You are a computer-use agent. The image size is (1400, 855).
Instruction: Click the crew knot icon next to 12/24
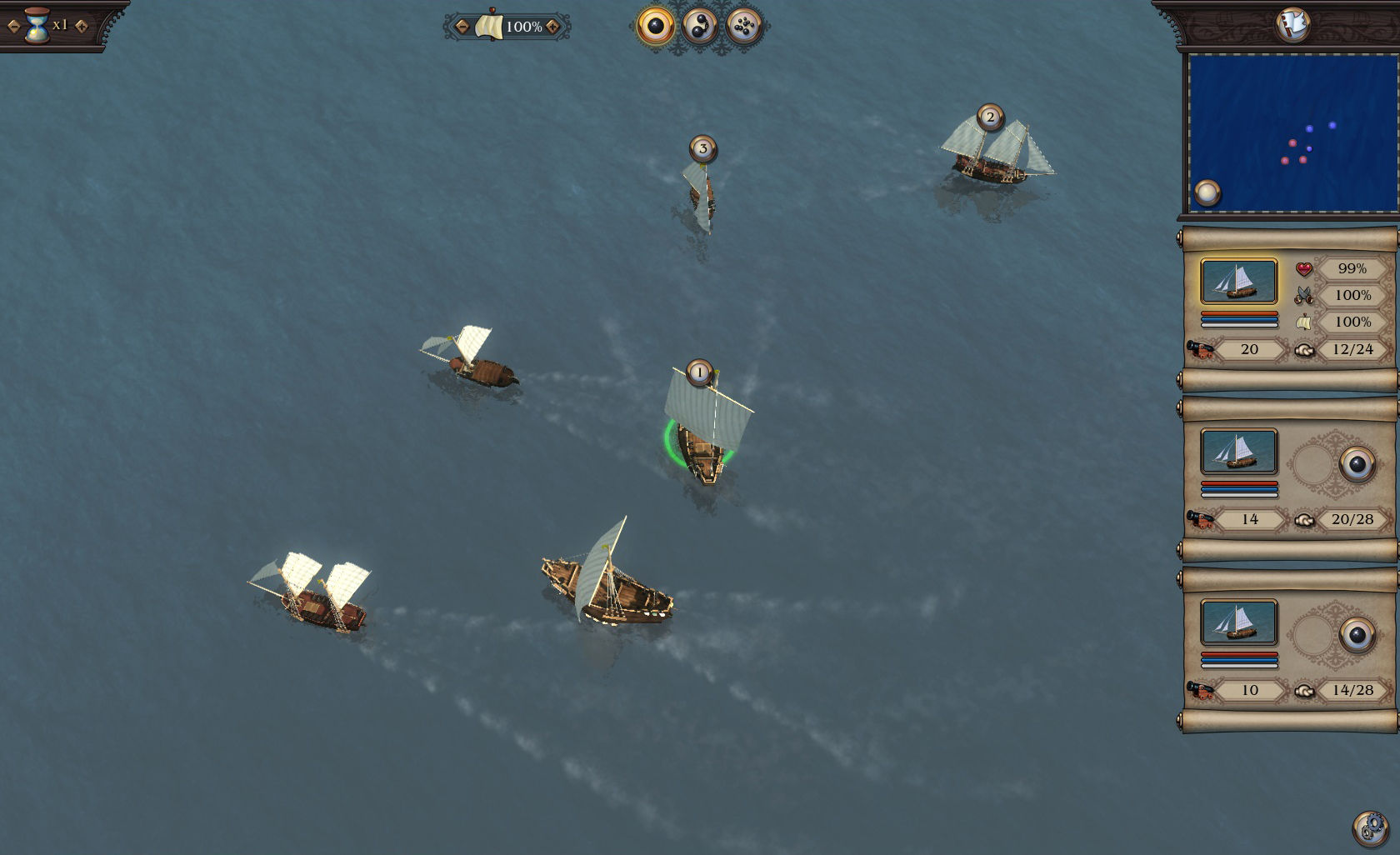(x=1307, y=349)
